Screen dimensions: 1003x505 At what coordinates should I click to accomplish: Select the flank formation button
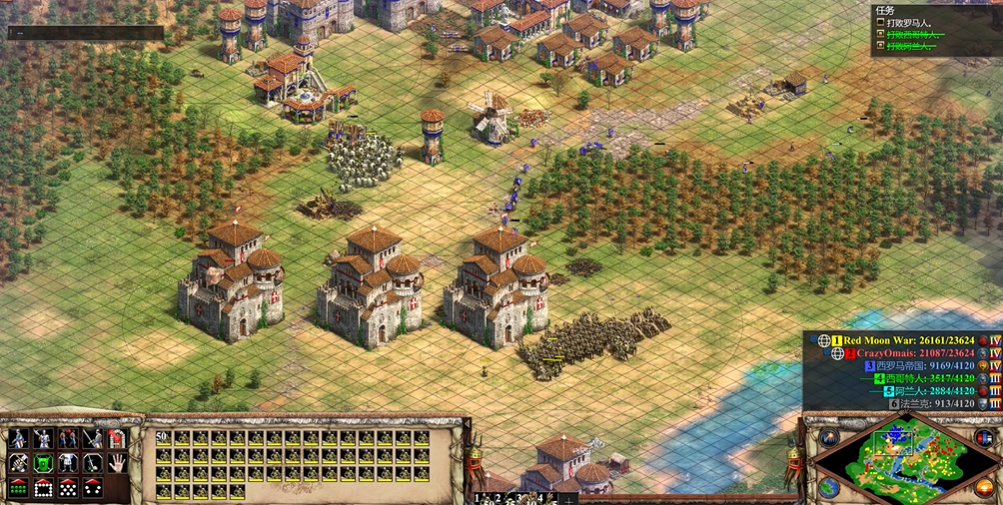point(92,488)
